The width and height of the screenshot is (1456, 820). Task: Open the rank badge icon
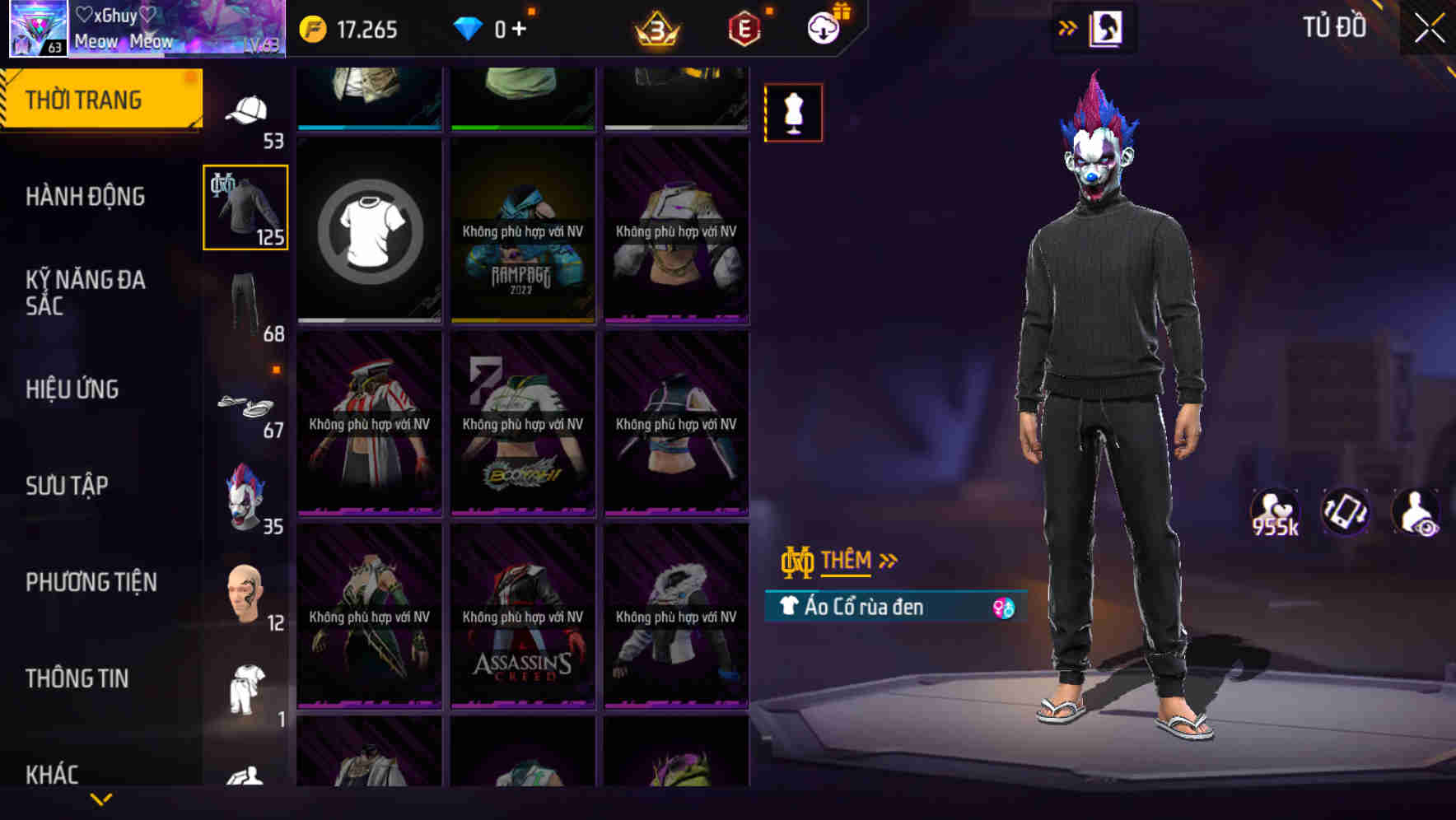(x=655, y=28)
